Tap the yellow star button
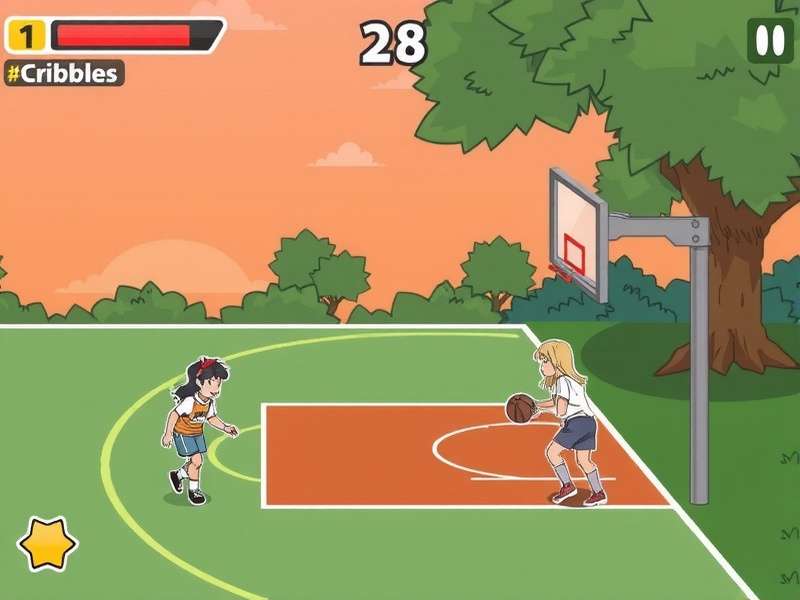This screenshot has height=600, width=800. pyautogui.click(x=47, y=543)
